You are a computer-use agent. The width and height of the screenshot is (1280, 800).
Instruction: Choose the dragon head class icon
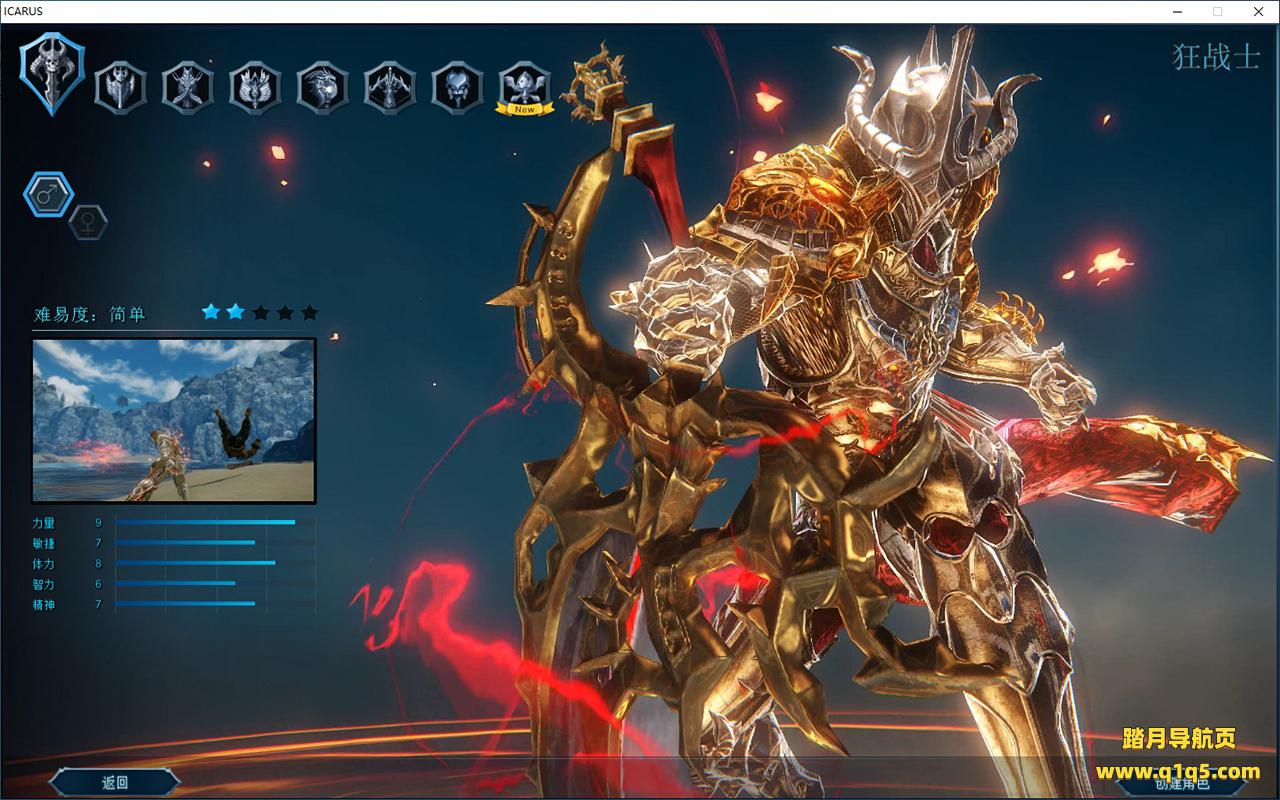322,87
